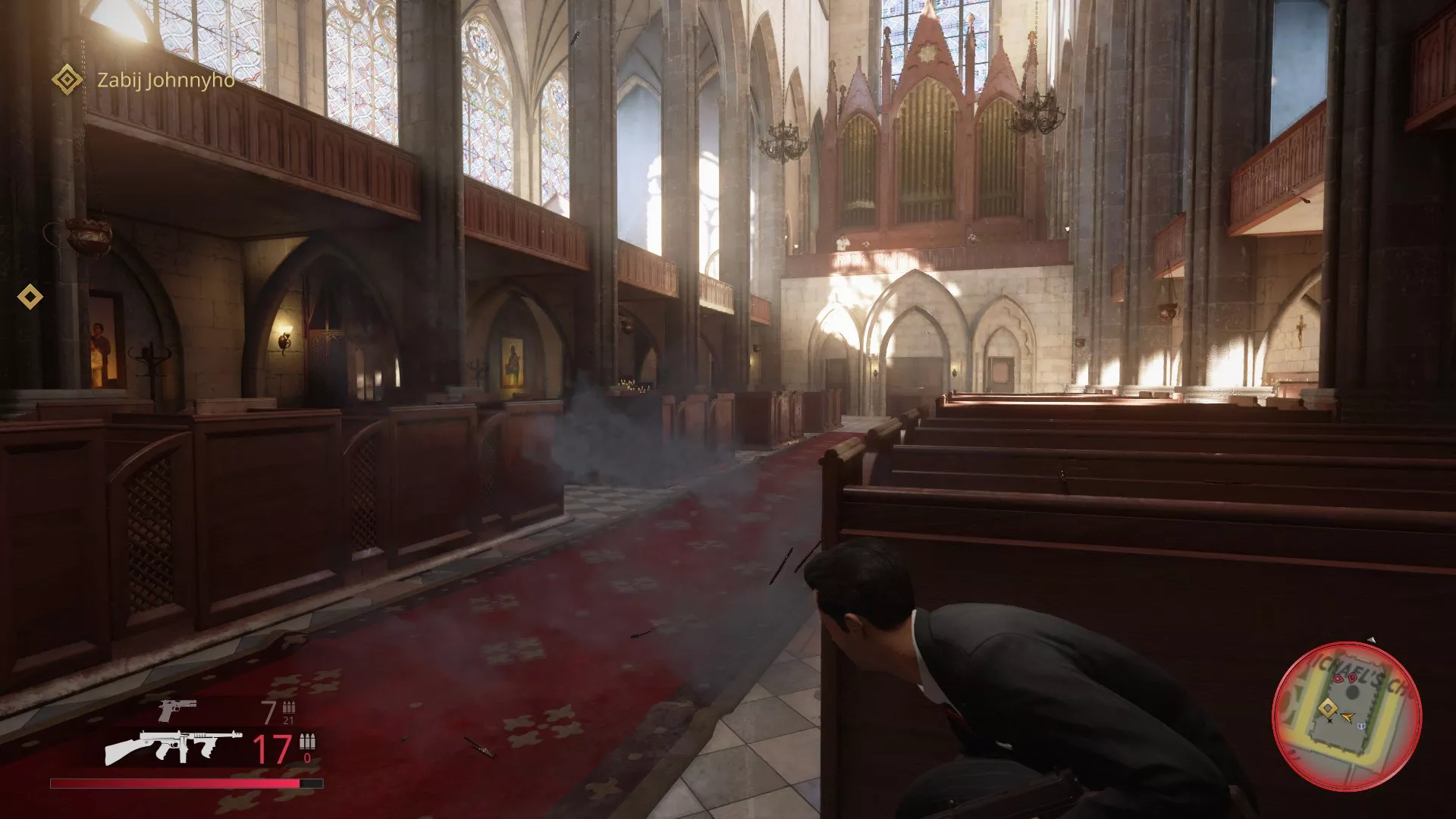Click the pistol's spare ammo bullets icon

(x=289, y=708)
